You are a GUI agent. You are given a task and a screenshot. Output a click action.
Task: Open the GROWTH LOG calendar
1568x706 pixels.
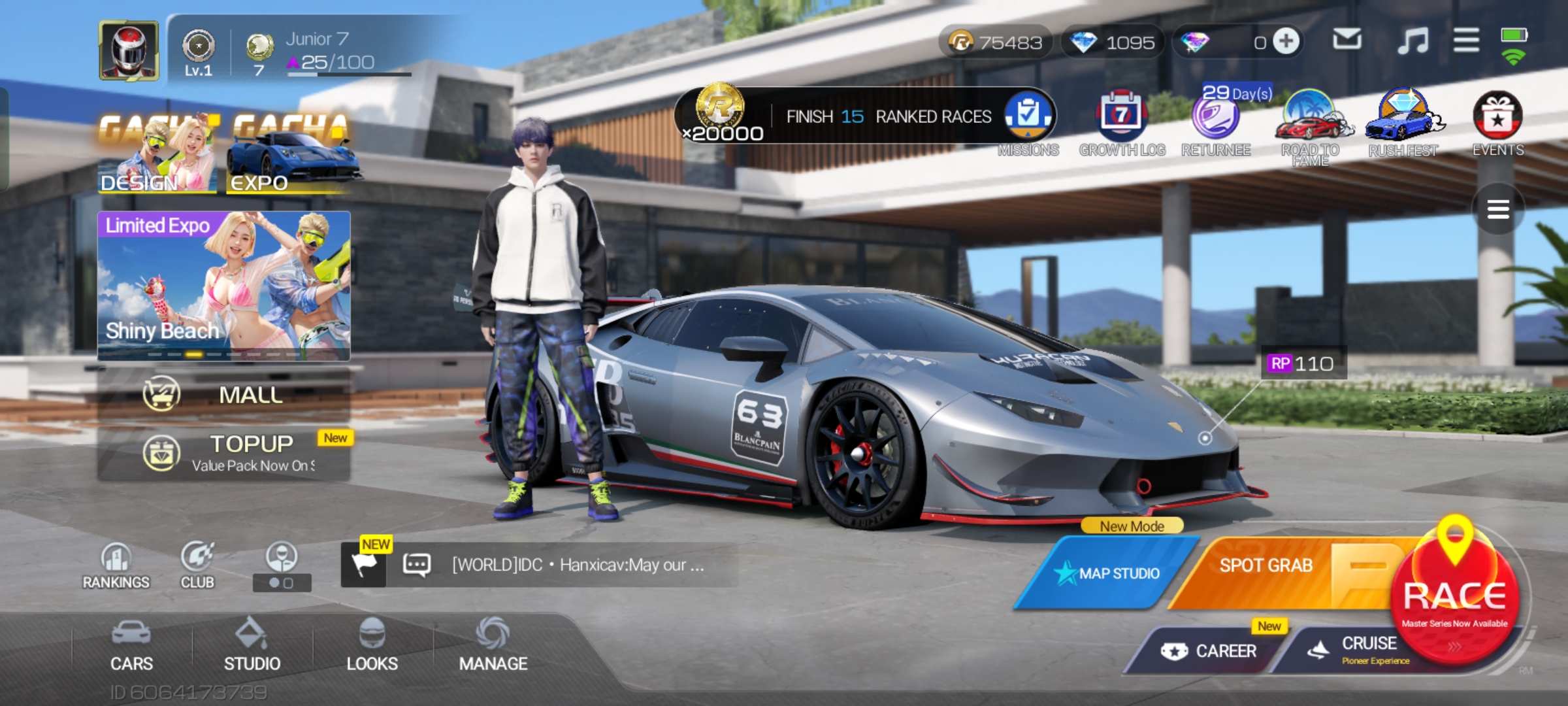pos(1121,118)
